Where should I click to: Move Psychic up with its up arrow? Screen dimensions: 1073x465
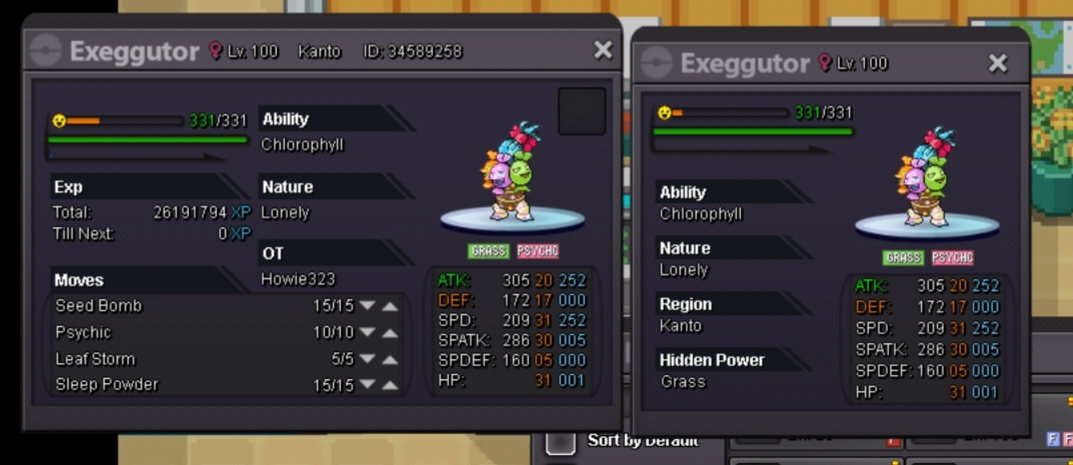tap(390, 333)
